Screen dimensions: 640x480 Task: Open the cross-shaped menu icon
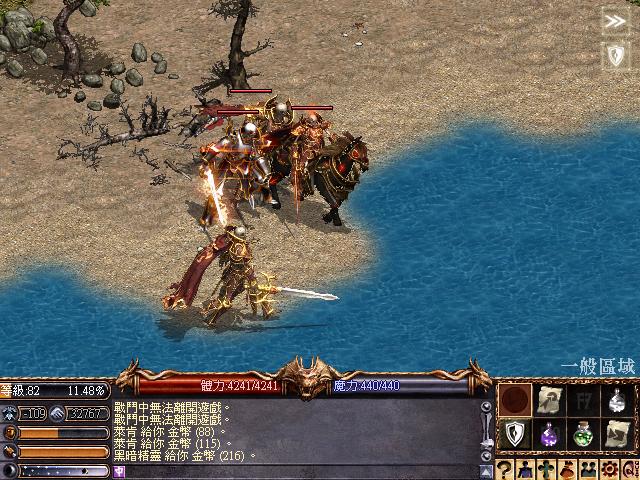[546, 469]
